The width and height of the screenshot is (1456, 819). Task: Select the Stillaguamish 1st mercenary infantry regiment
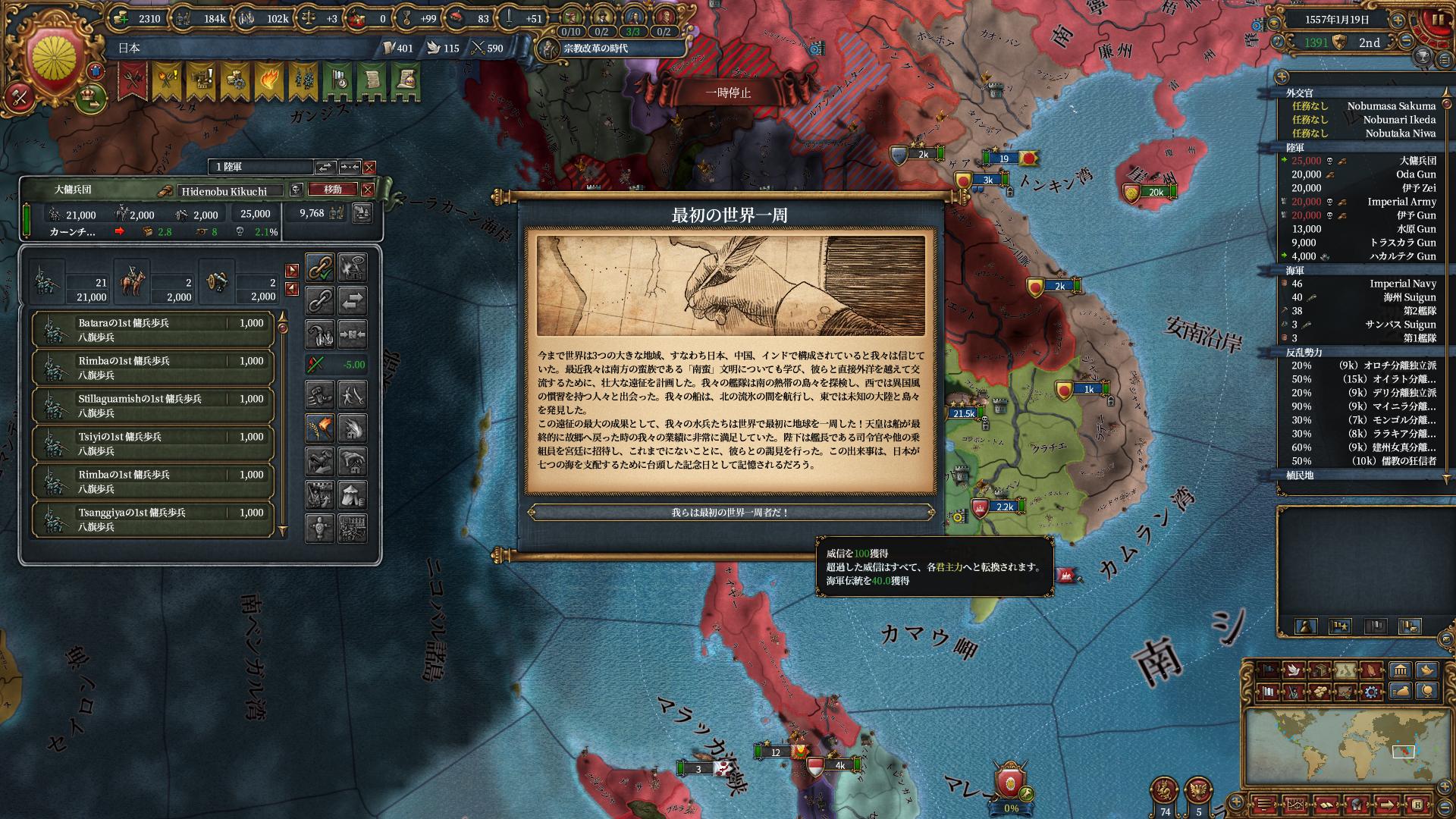152,406
